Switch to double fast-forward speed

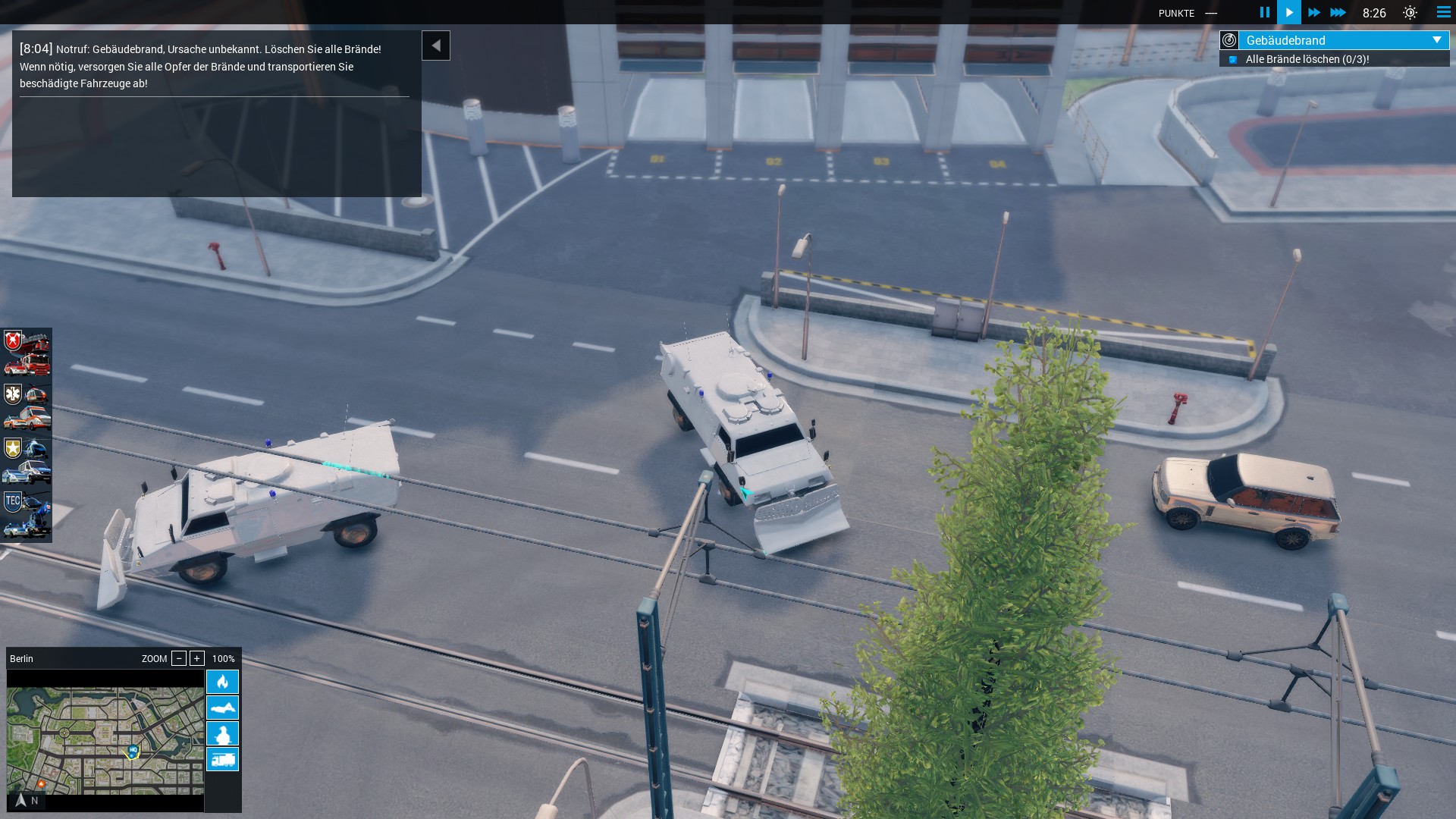pyautogui.click(x=1314, y=12)
